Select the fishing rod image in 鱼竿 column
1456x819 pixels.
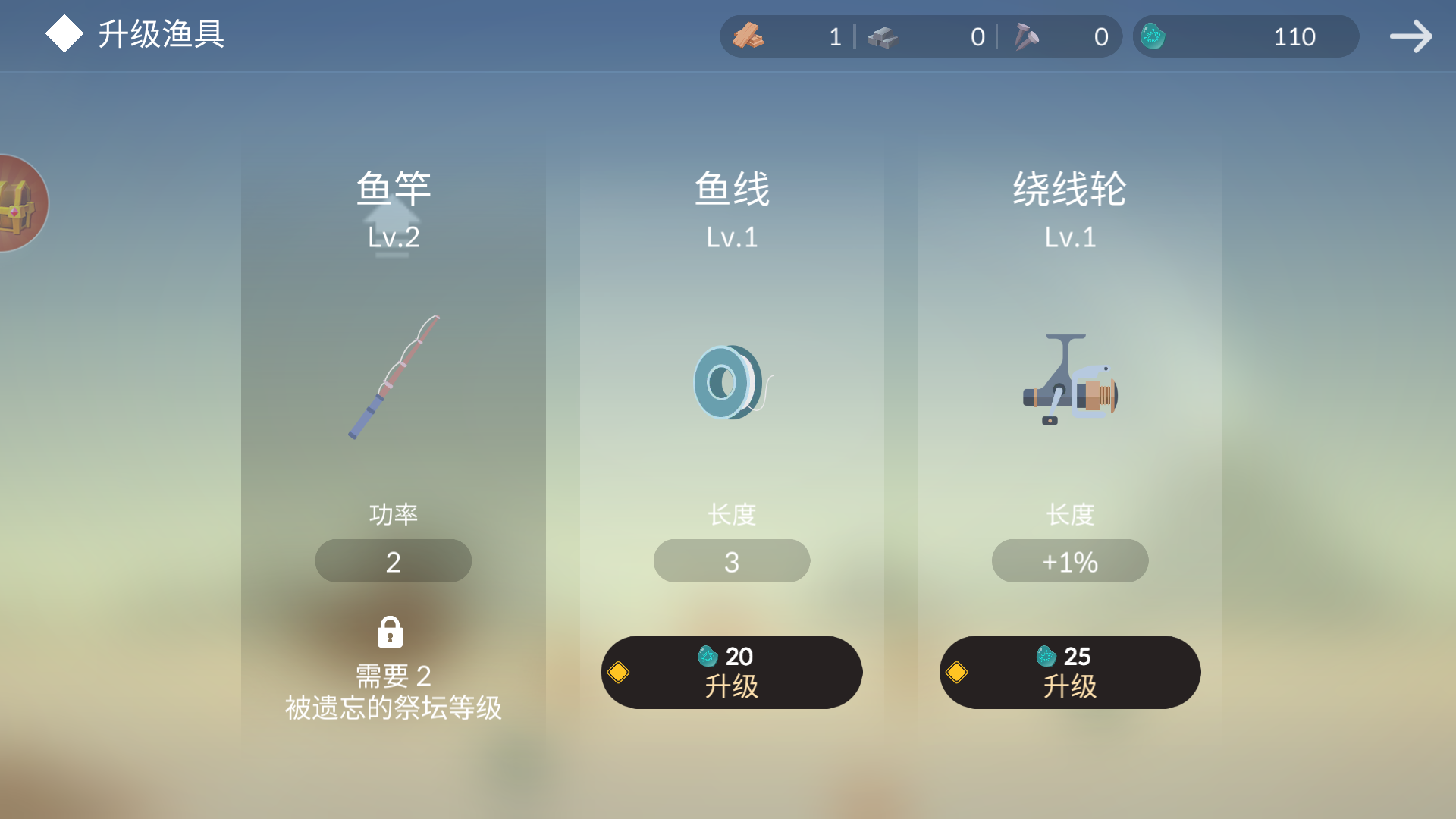(394, 378)
